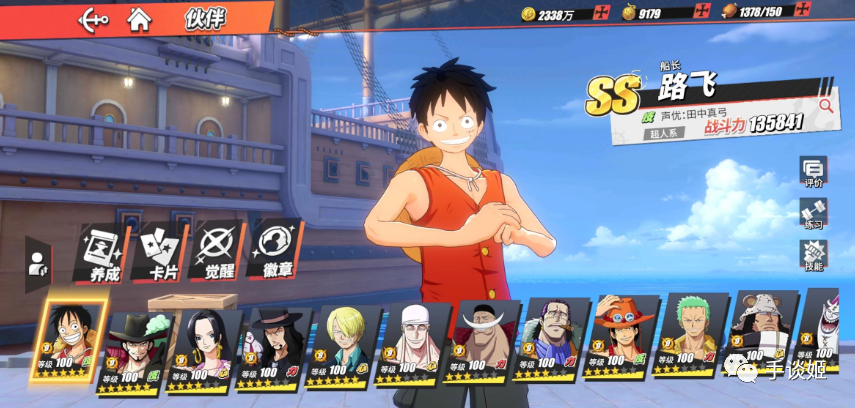Return to the home screen
Viewport: 855px width, 408px height.
pos(140,19)
